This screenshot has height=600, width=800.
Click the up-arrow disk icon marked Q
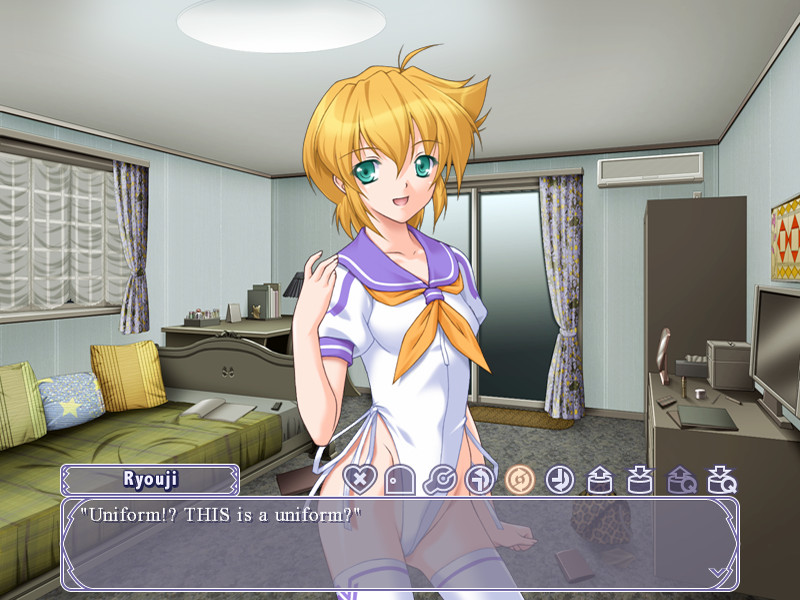click(x=681, y=480)
